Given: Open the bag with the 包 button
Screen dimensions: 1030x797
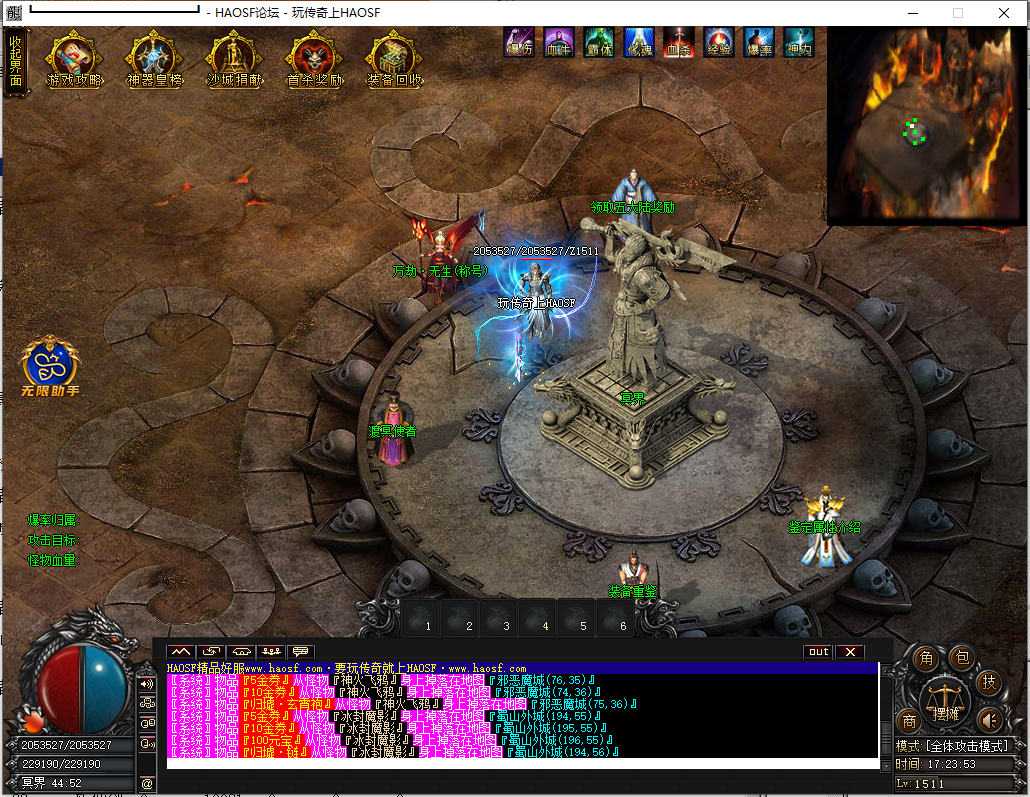Looking at the screenshot, I should tap(962, 656).
